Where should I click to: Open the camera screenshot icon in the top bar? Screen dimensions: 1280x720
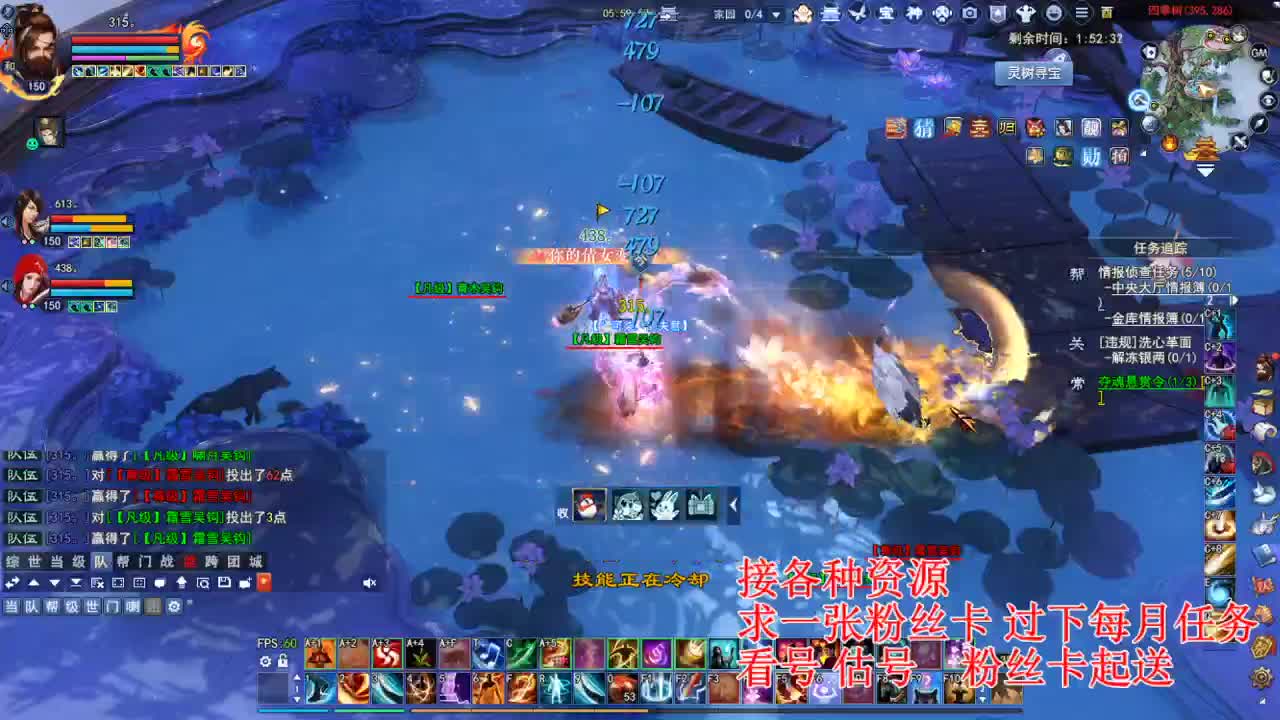coord(970,14)
